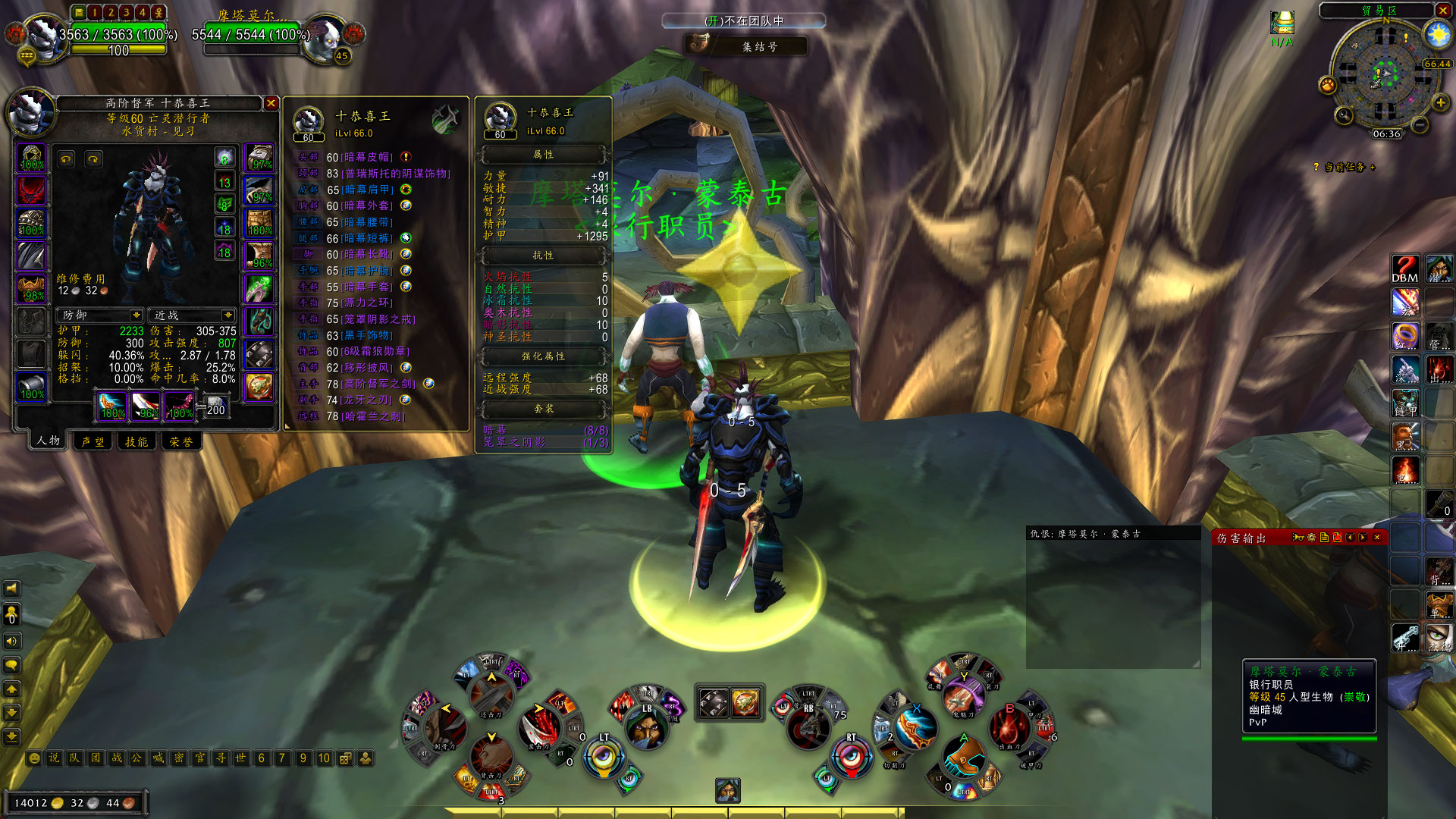Close the 伤害输出 damage meter window
This screenshot has height=819, width=1456.
[x=1377, y=538]
